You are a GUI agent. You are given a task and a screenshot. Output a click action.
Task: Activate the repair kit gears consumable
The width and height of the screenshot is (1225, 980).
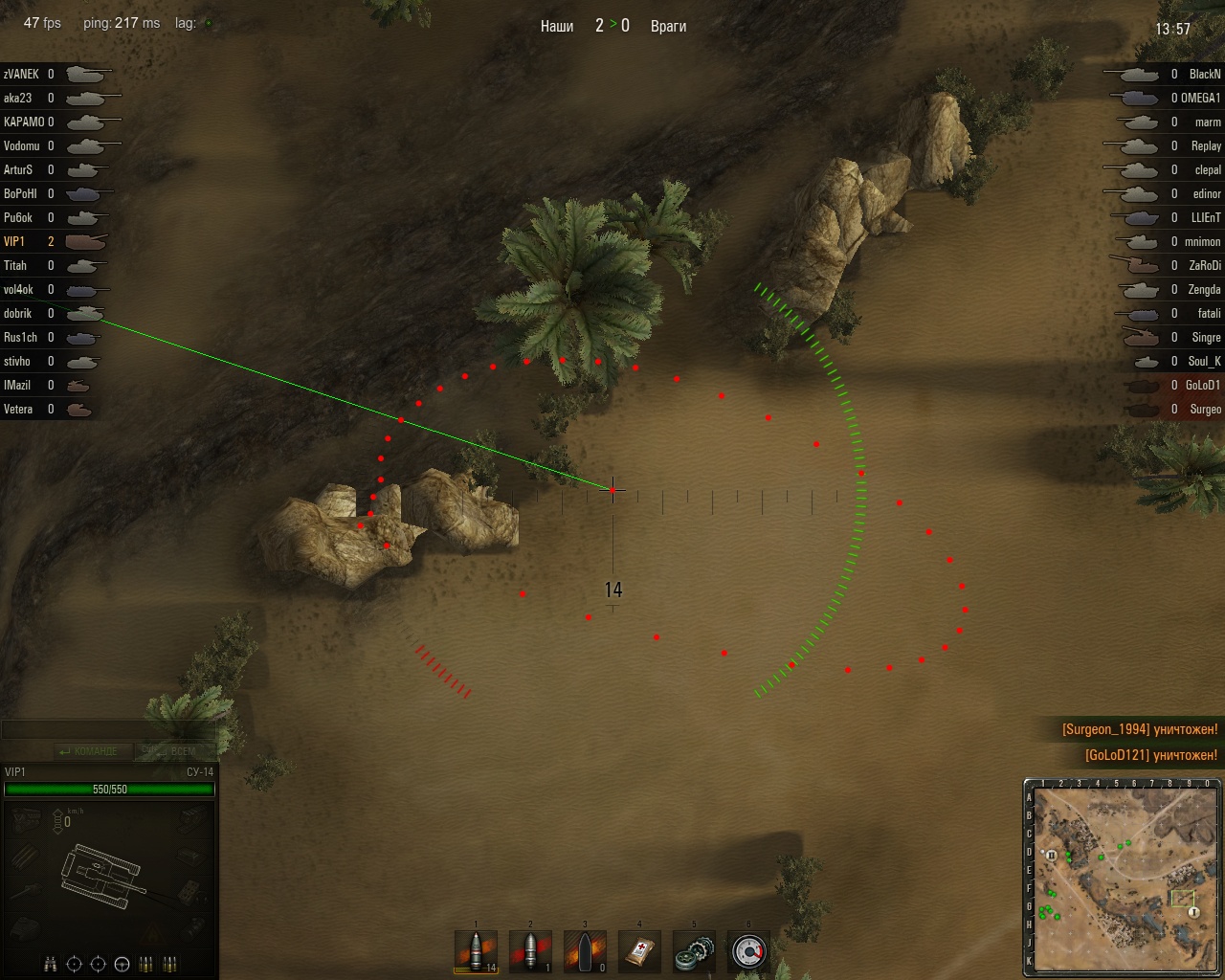coord(694,951)
